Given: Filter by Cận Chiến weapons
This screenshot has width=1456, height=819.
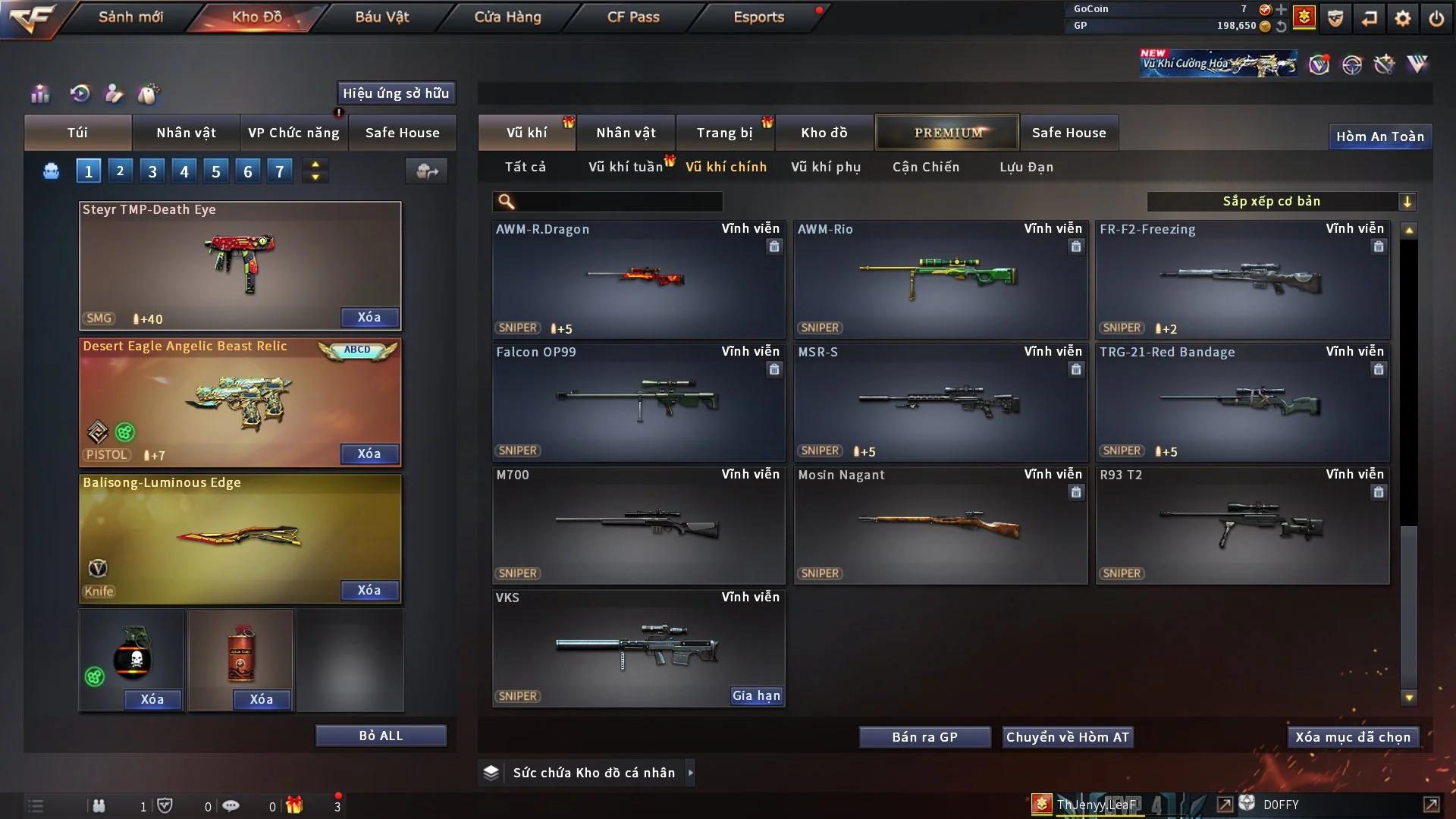Looking at the screenshot, I should pyautogui.click(x=925, y=167).
